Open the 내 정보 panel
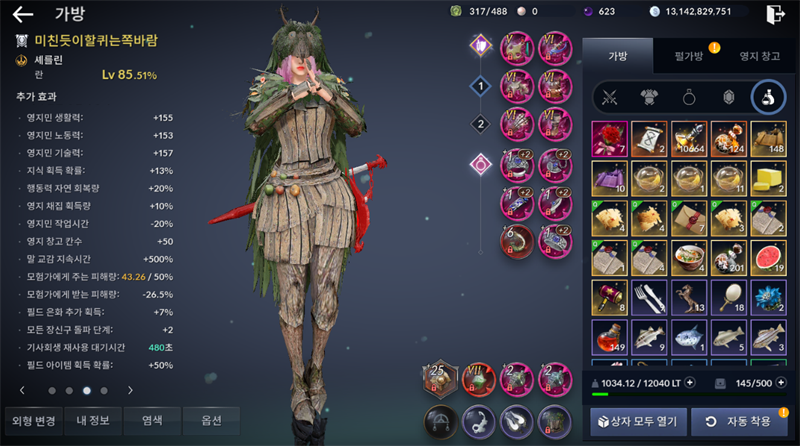800x446 pixels. (x=92, y=420)
